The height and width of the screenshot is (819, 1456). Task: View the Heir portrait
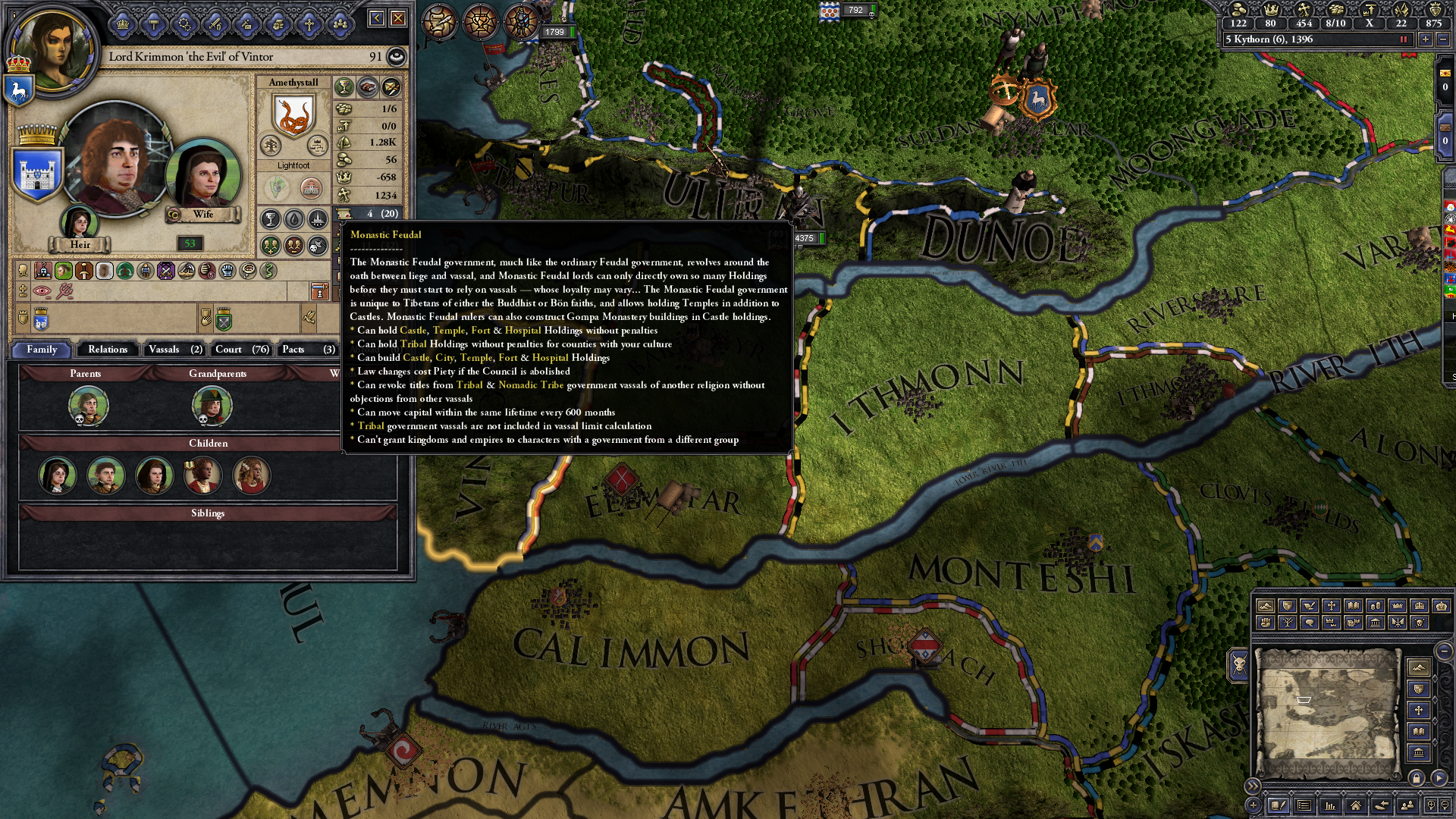point(79,223)
